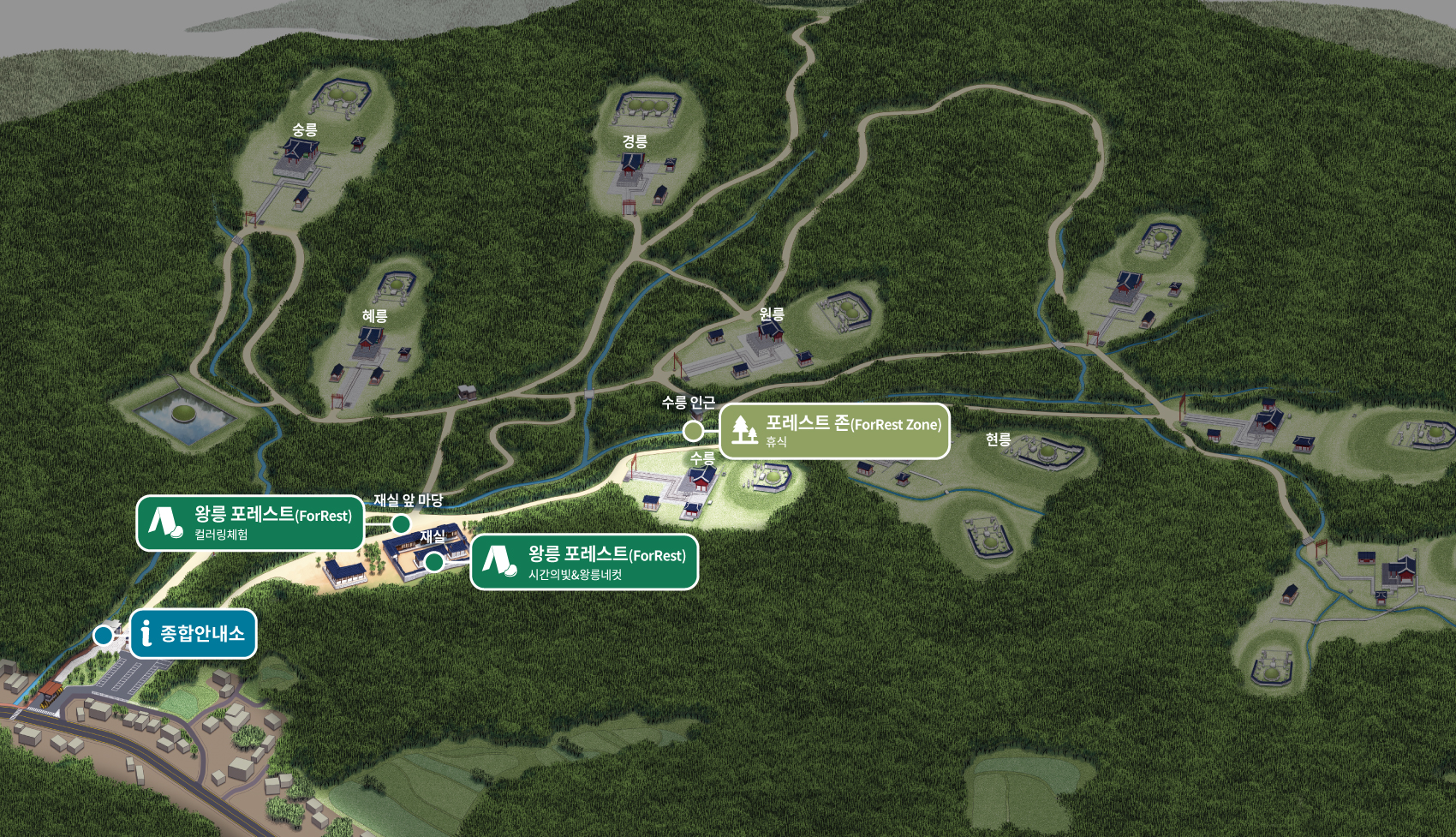Open the 시간의빛&왕릉네컷 ForRest callout
Viewport: 1456px width, 837px height.
click(x=584, y=562)
